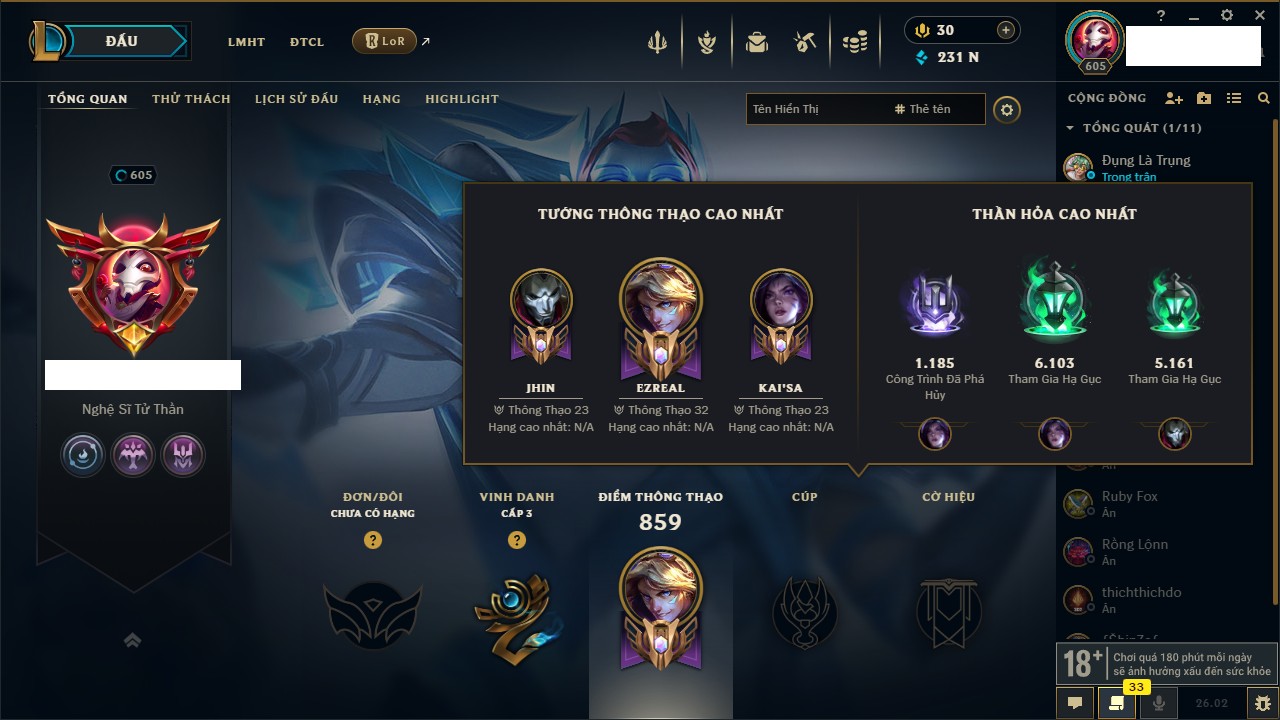Open the coin stack store icon
The image size is (1280, 720).
pos(854,43)
